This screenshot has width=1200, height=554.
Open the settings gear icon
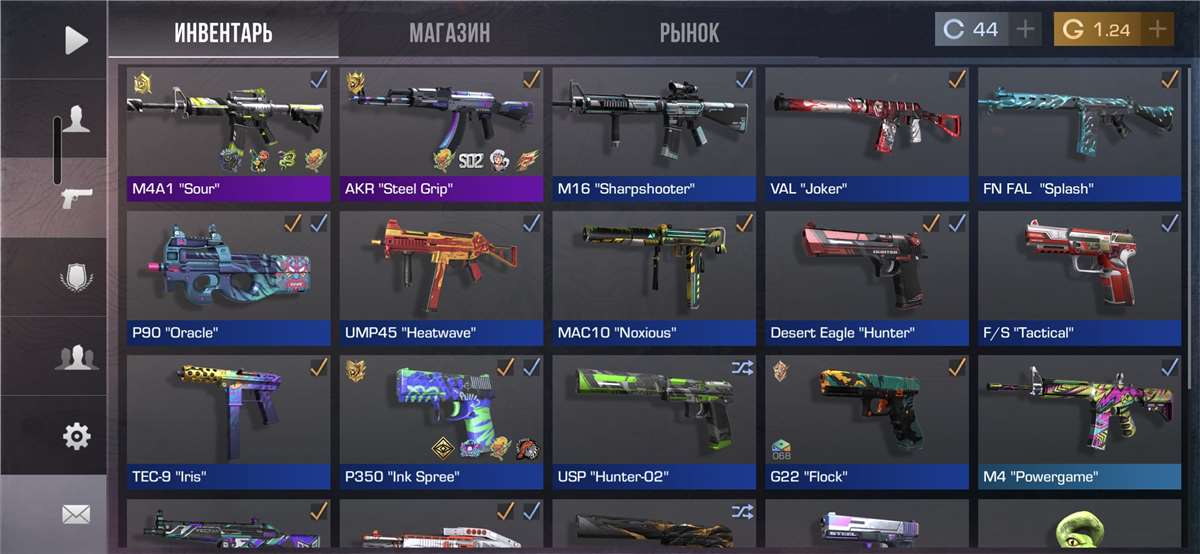click(x=76, y=436)
